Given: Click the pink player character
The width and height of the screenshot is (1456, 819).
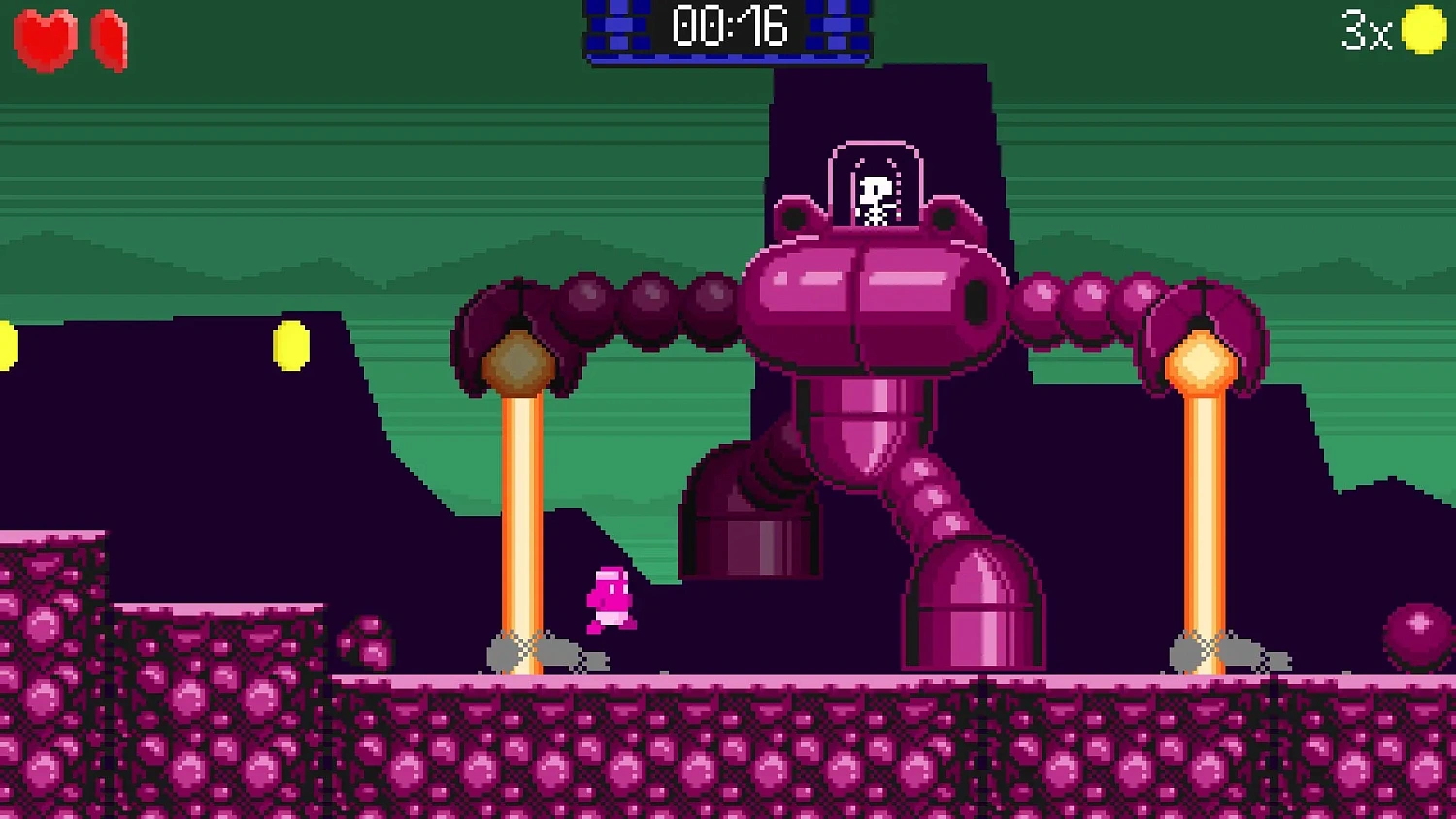Looking at the screenshot, I should 610,597.
